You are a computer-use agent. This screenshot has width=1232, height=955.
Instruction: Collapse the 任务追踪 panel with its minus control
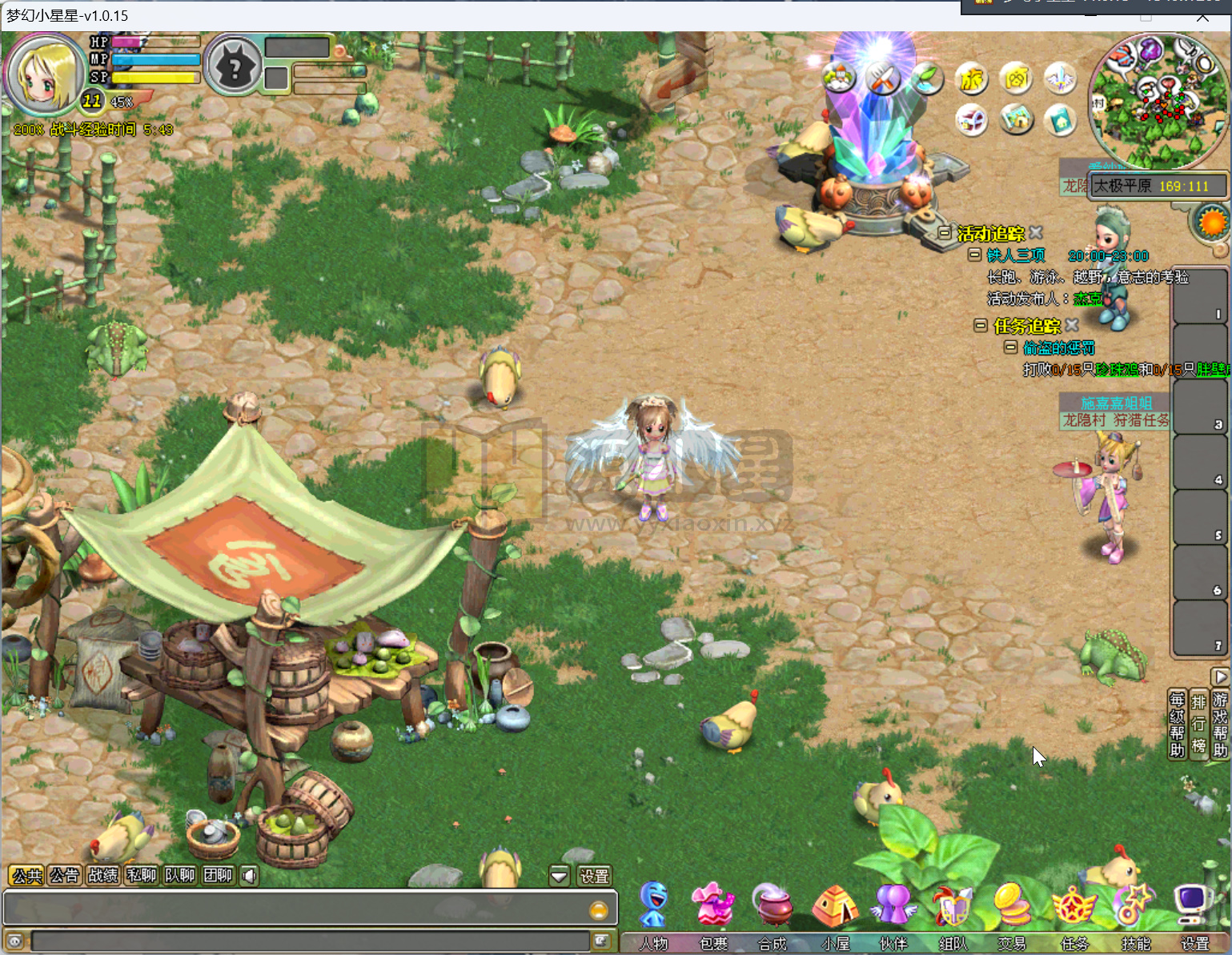982,326
